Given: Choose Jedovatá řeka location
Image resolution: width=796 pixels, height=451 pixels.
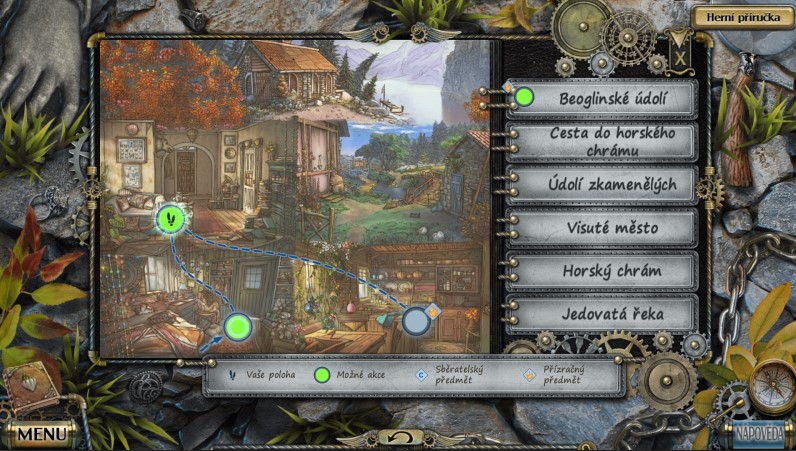Looking at the screenshot, I should [601, 314].
